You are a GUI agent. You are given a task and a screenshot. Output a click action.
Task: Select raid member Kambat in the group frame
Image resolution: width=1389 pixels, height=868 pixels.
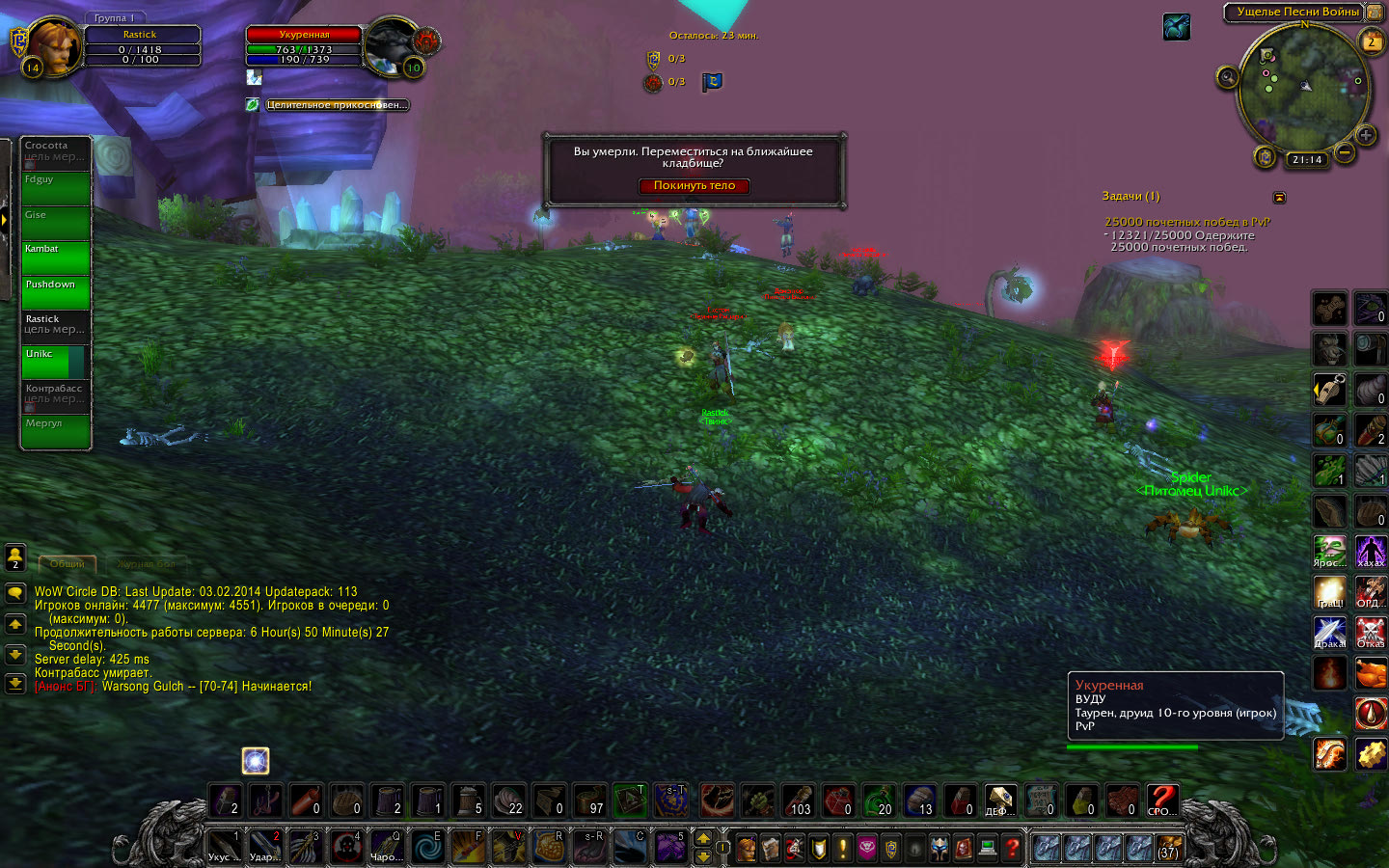(x=56, y=257)
